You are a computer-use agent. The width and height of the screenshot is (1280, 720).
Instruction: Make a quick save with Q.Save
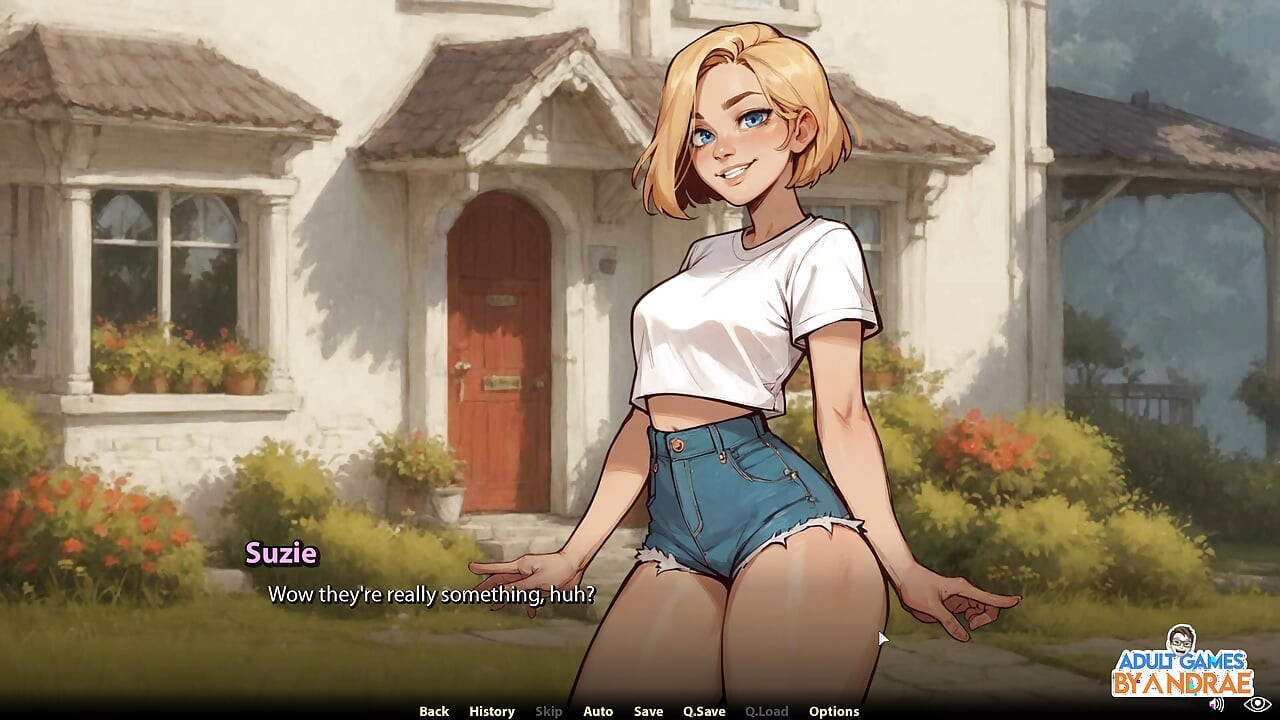coord(704,711)
